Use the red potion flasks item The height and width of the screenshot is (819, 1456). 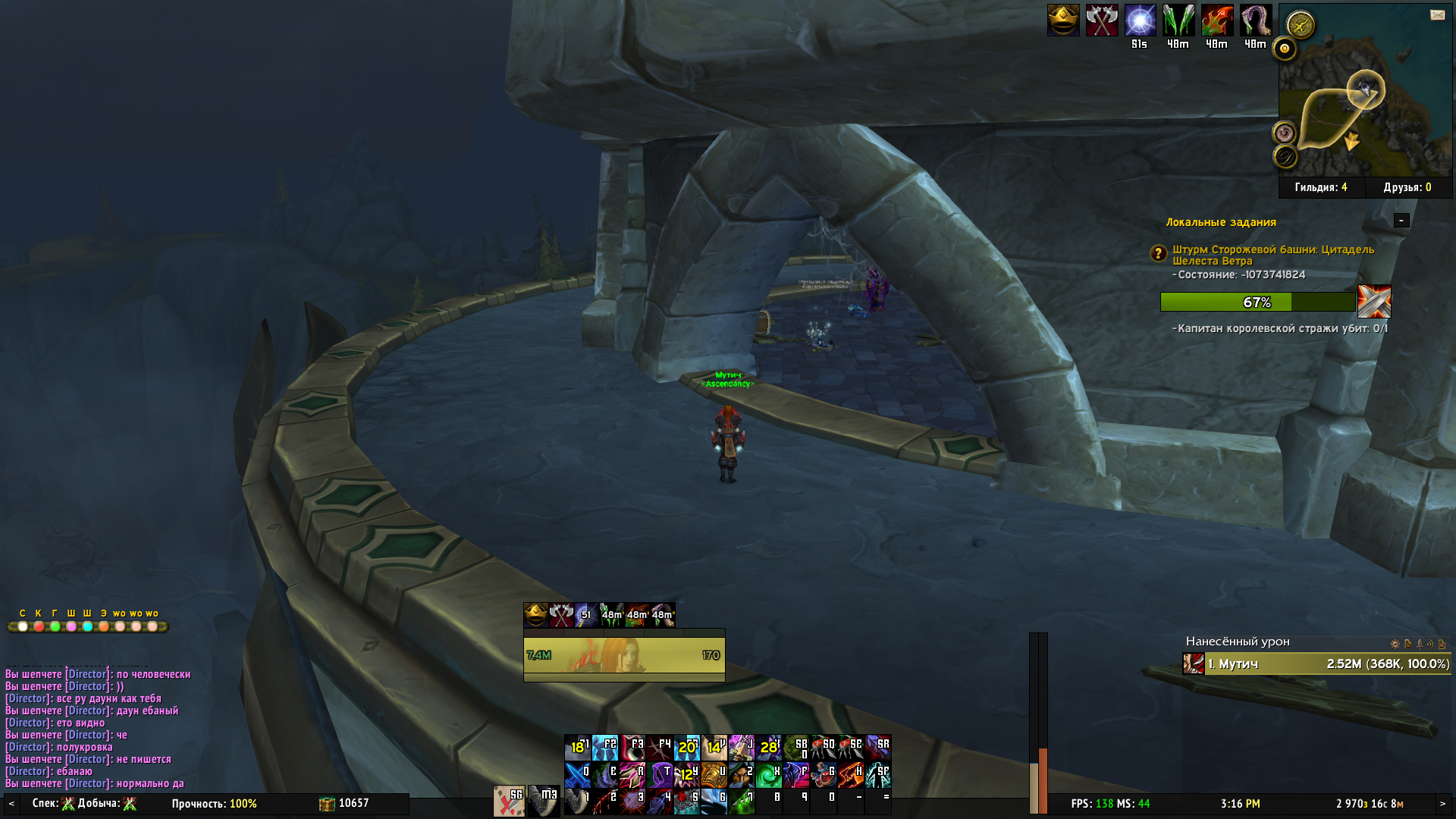[824, 775]
